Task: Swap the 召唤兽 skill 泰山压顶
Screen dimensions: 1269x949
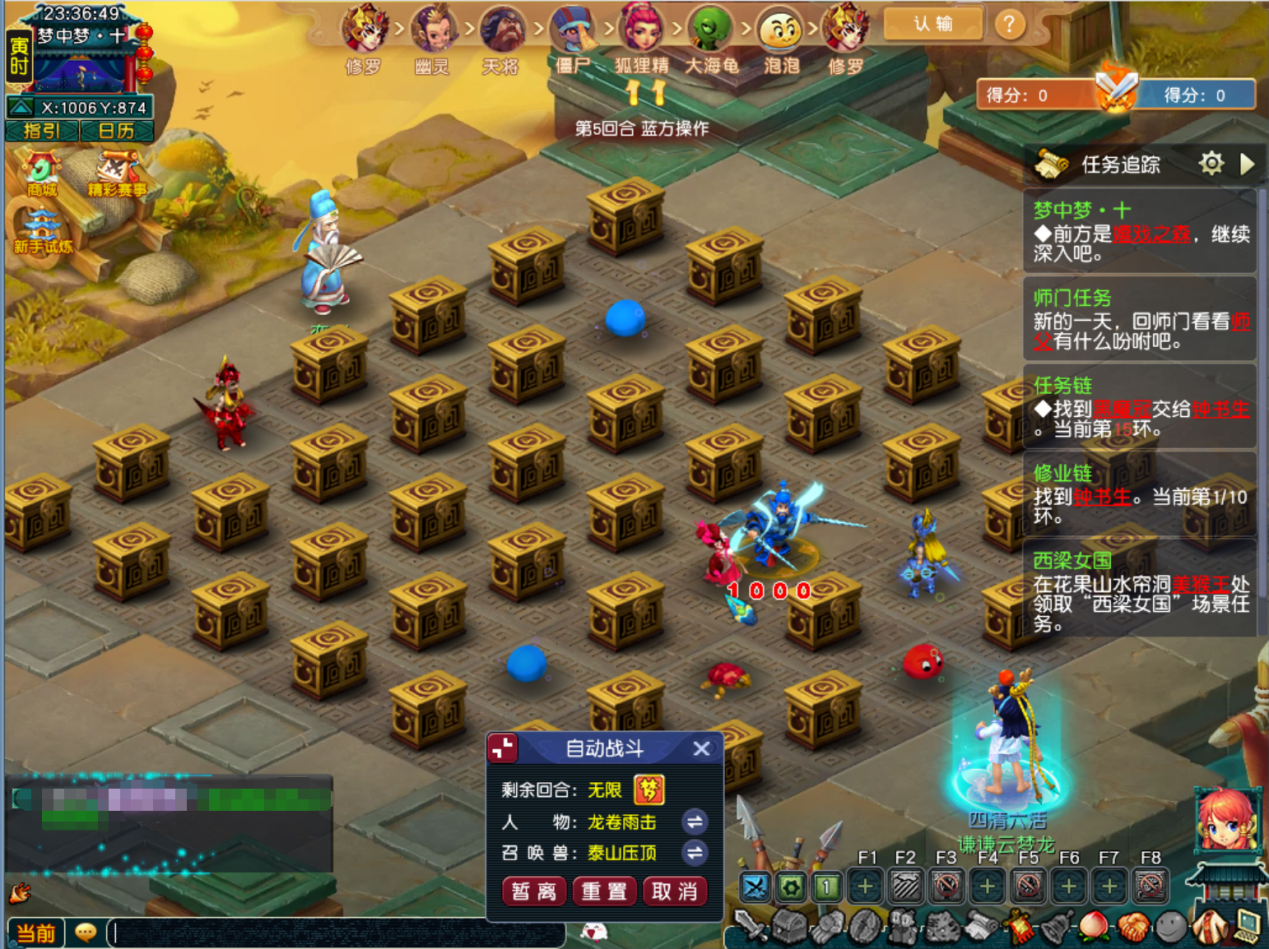Action: [x=694, y=853]
